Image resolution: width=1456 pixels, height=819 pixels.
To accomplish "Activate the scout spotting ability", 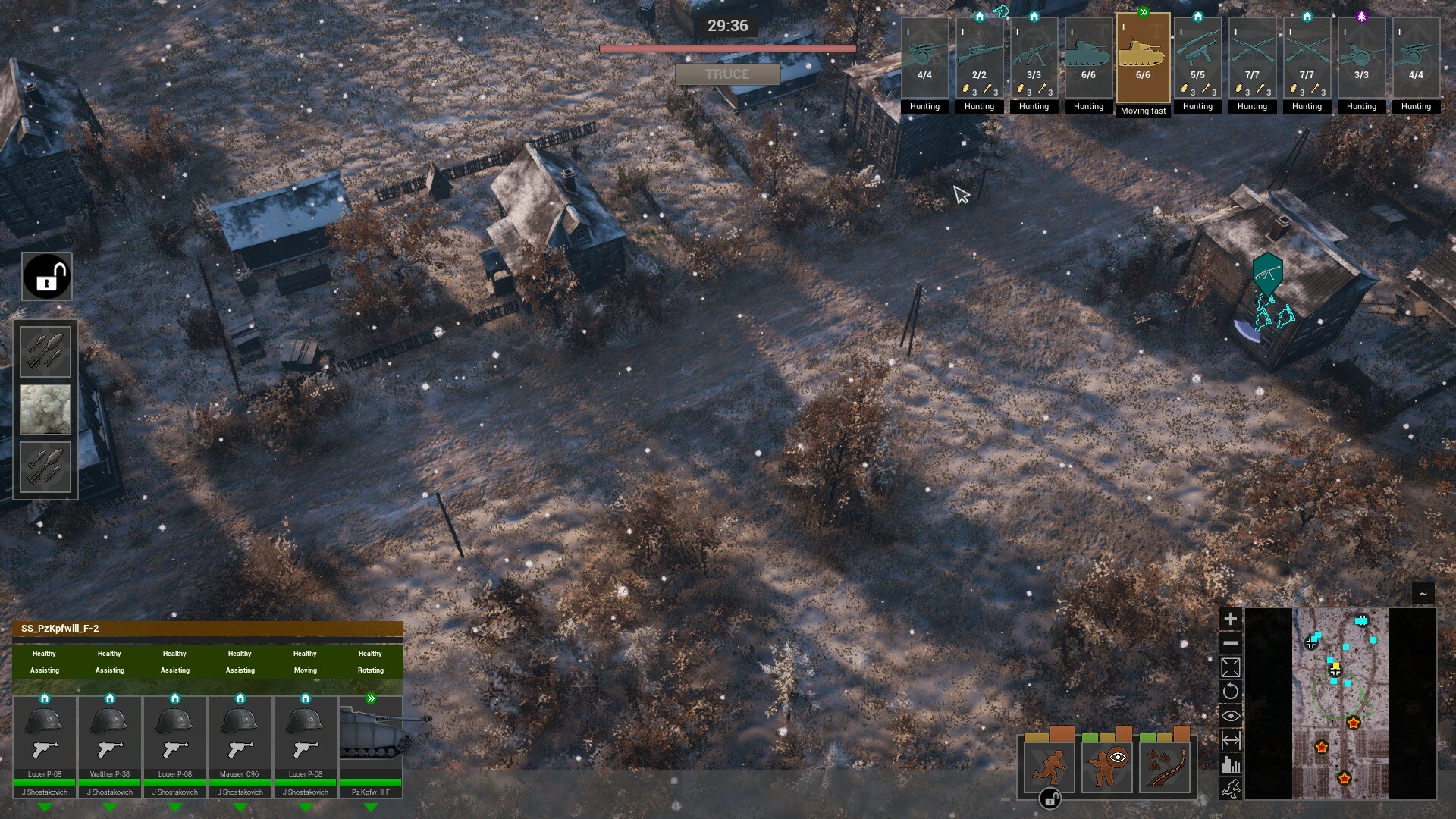I will click(1109, 767).
